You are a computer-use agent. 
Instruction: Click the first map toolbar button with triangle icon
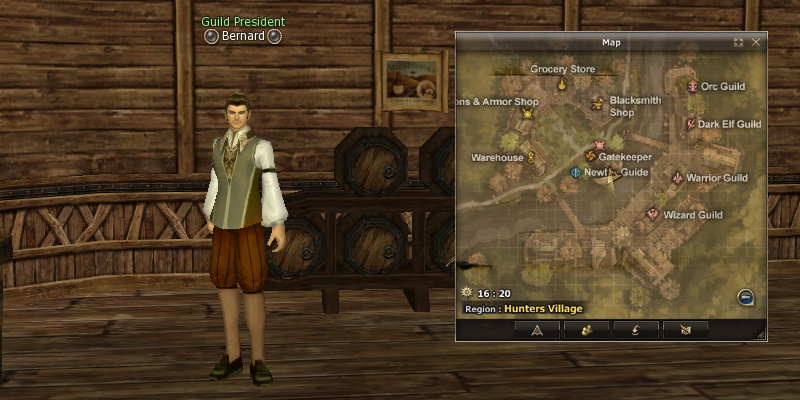click(x=537, y=329)
